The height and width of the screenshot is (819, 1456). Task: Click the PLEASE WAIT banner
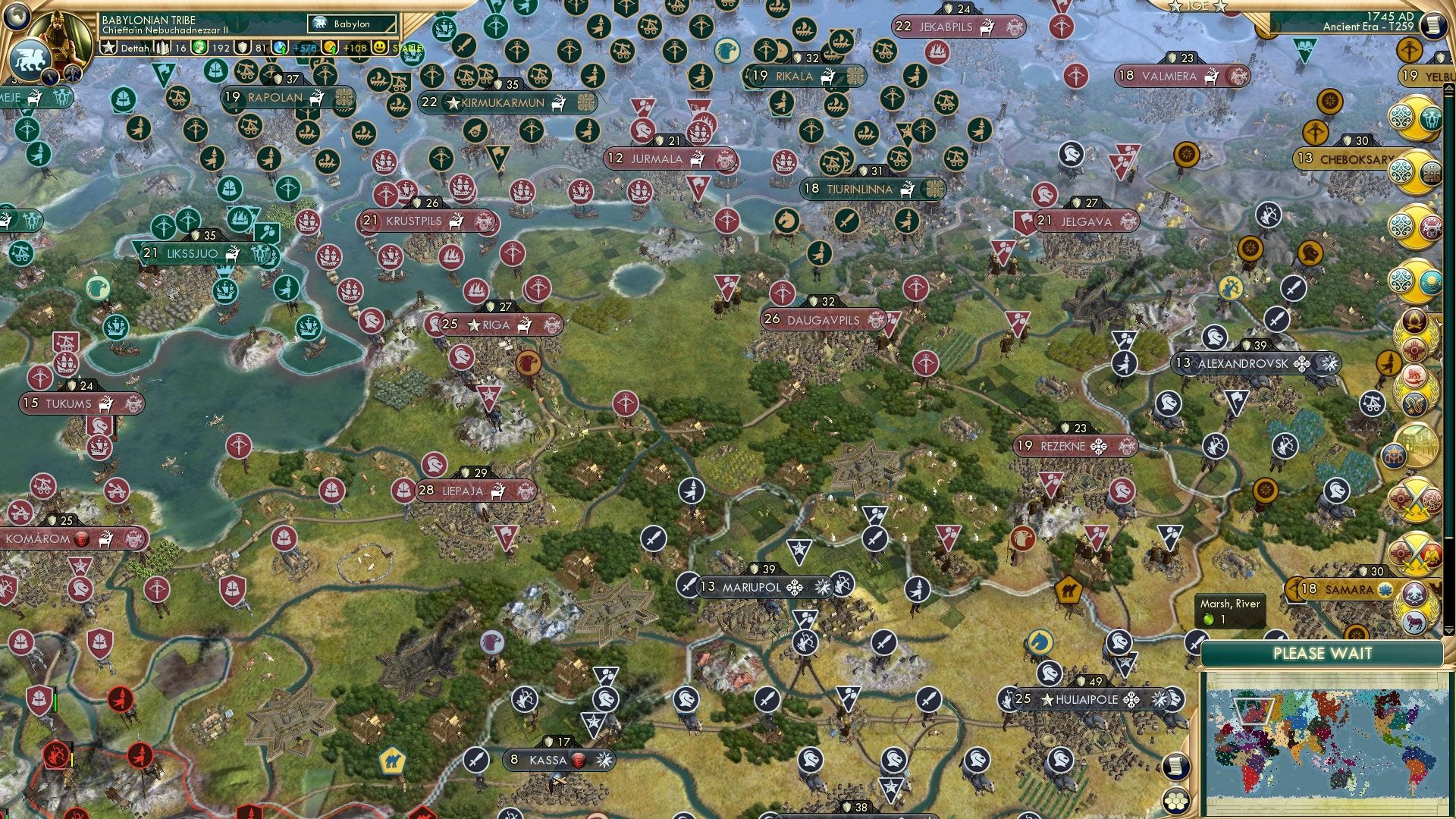tap(1324, 654)
